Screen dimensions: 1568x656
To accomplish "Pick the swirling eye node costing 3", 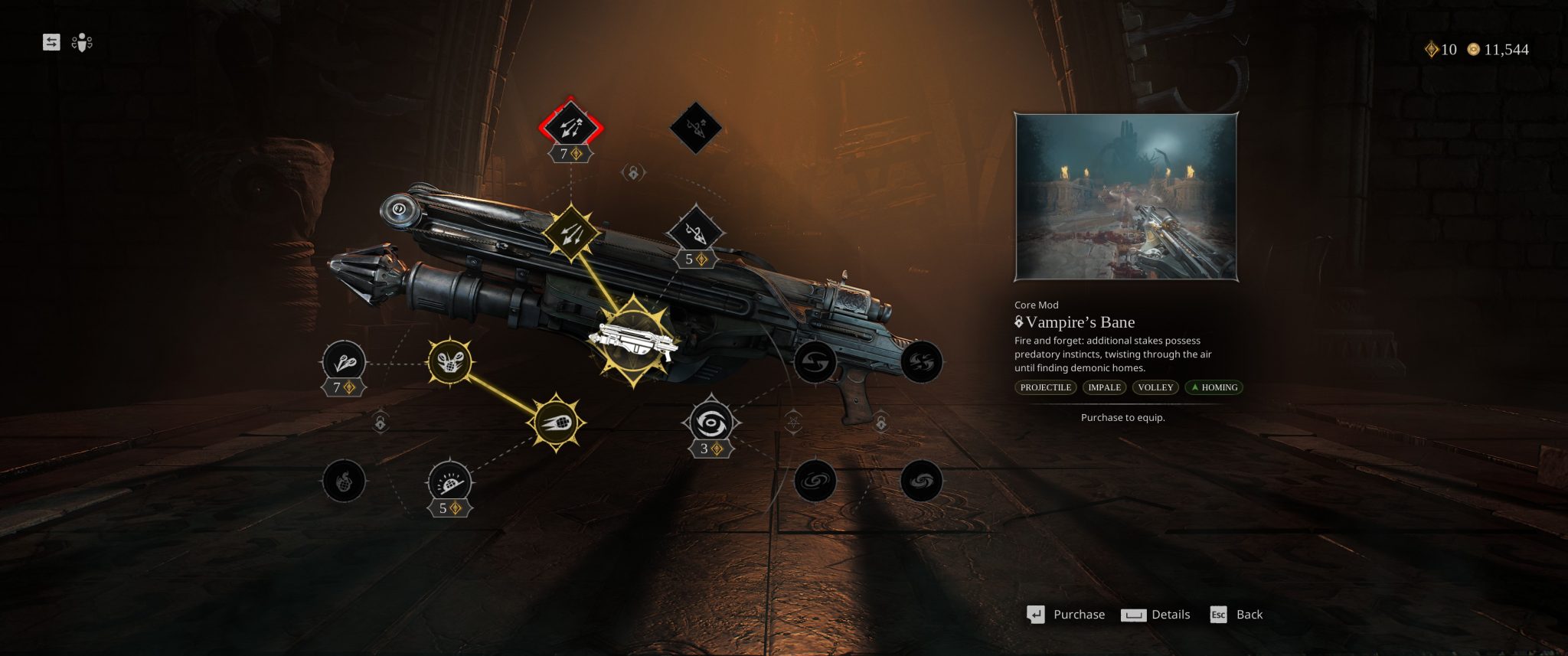I will pyautogui.click(x=711, y=422).
